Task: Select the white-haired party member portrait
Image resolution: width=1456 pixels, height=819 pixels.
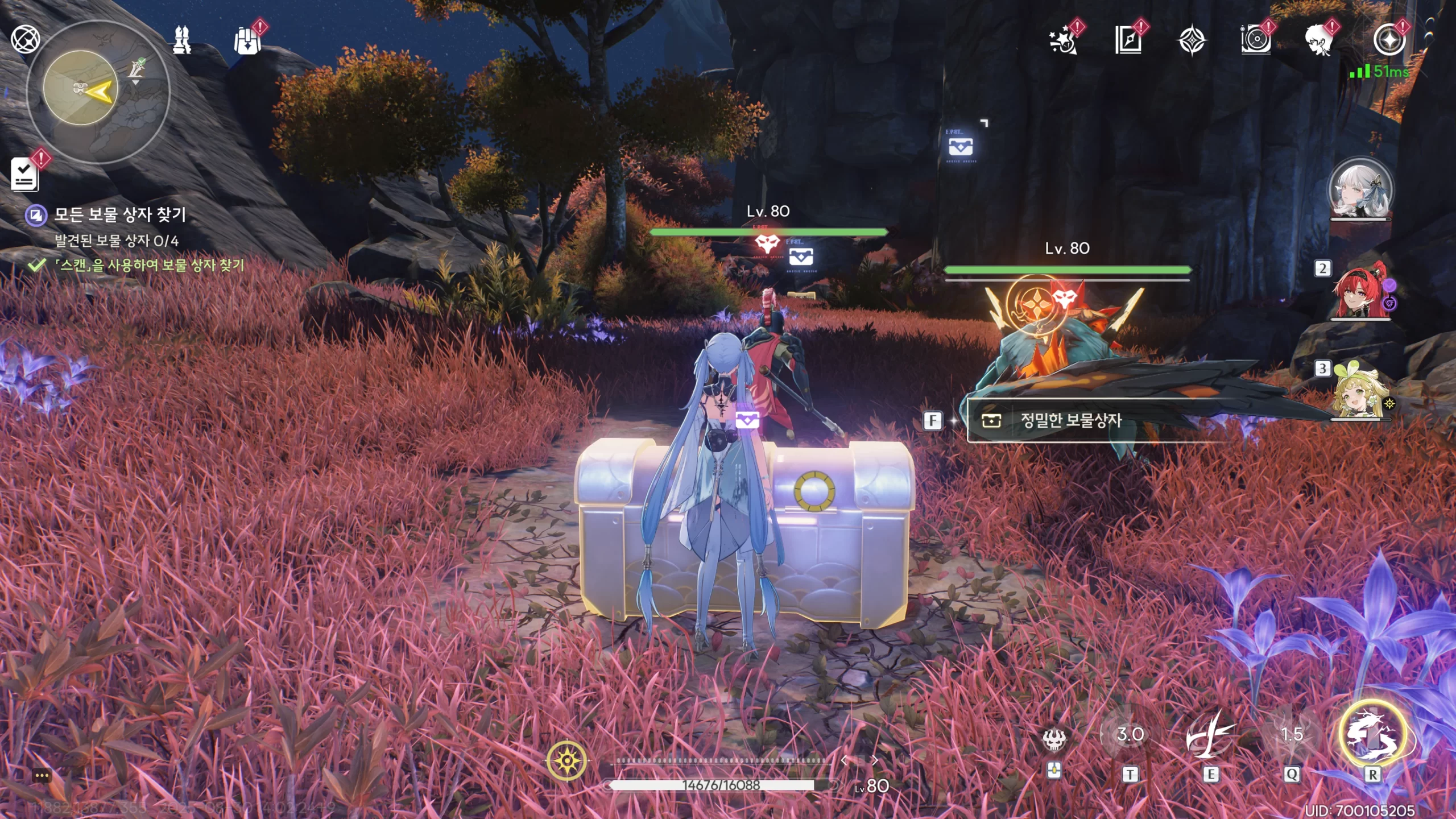Action: tap(1360, 190)
